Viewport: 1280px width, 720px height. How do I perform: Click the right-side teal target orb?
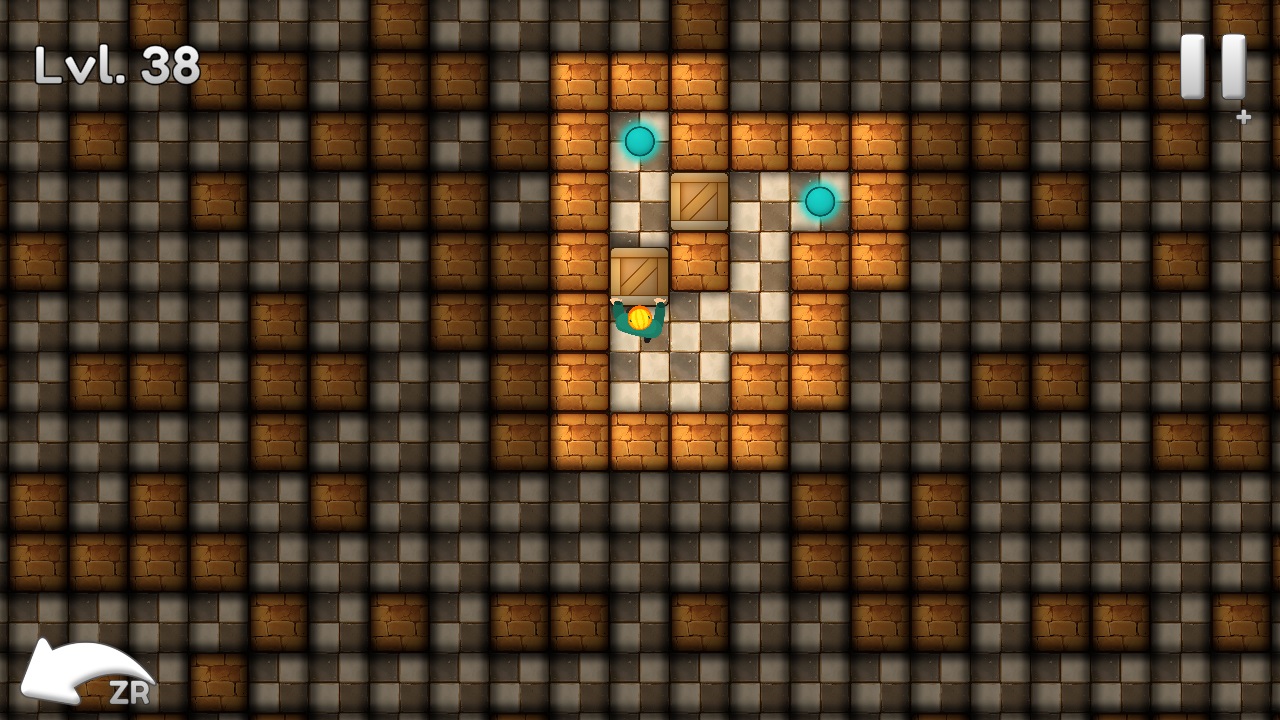(x=818, y=203)
